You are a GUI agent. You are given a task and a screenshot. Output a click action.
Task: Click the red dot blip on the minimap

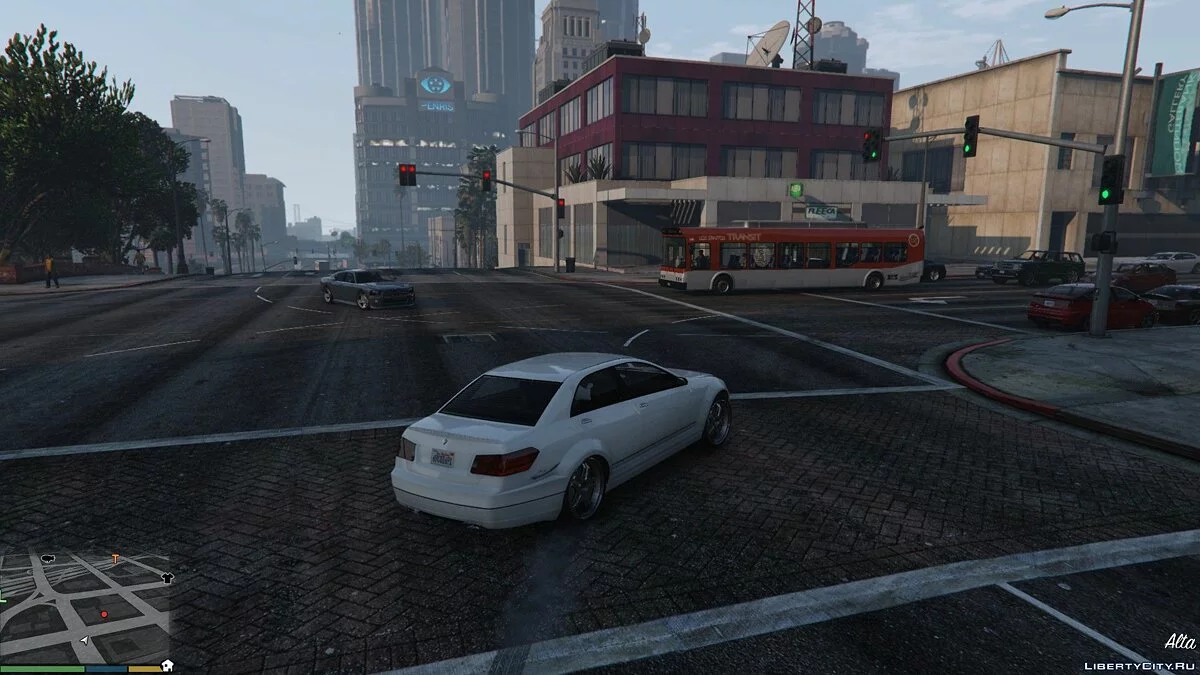click(x=104, y=614)
